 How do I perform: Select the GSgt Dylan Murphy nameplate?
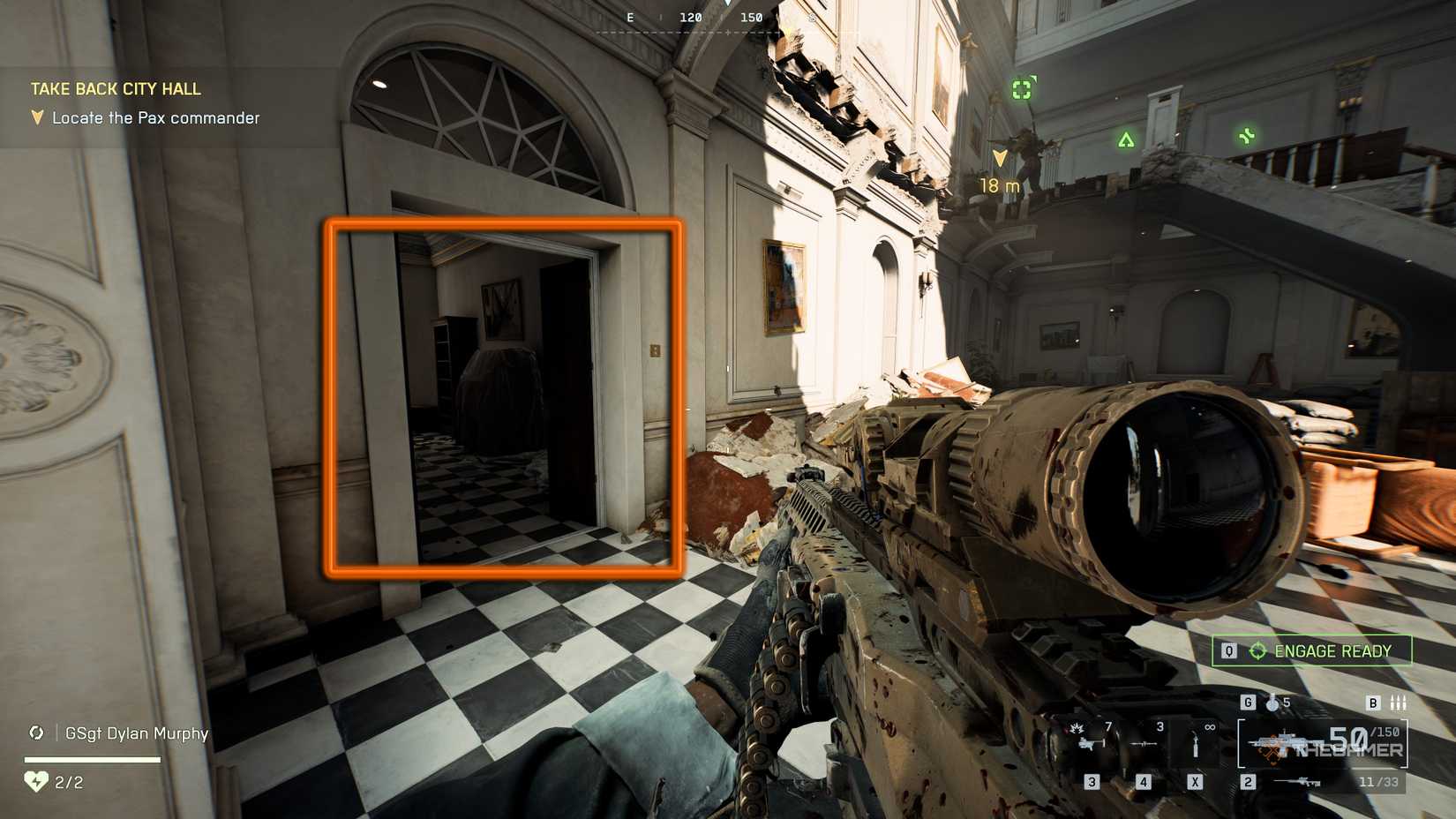136,733
